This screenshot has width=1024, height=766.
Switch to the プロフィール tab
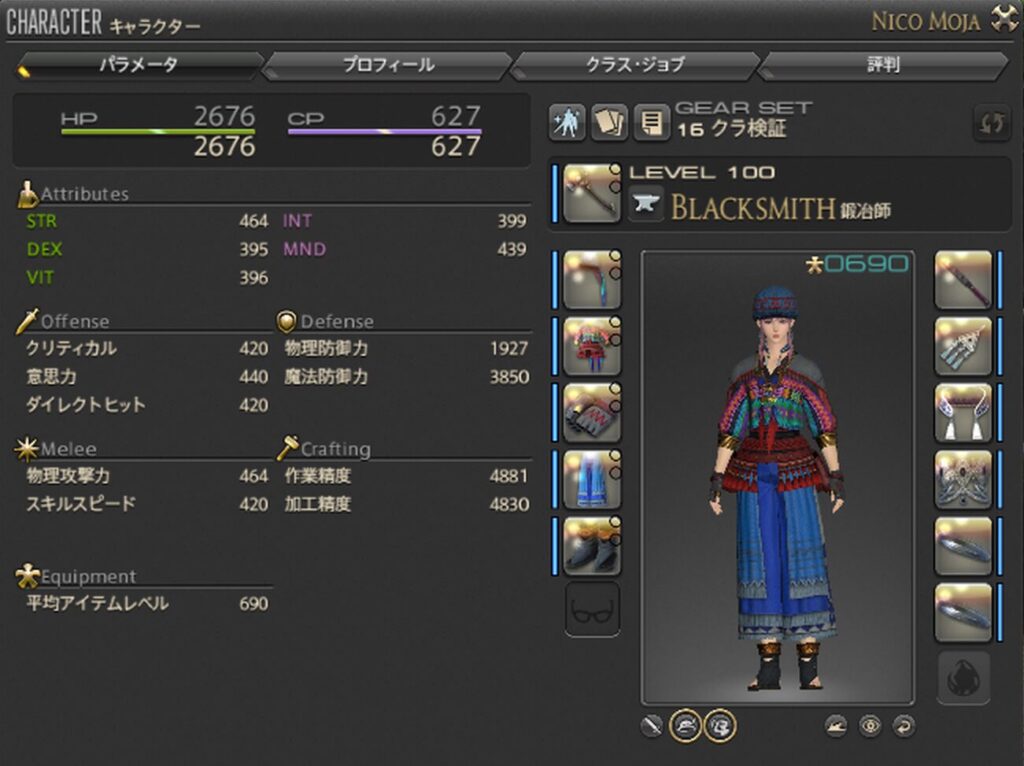(388, 66)
